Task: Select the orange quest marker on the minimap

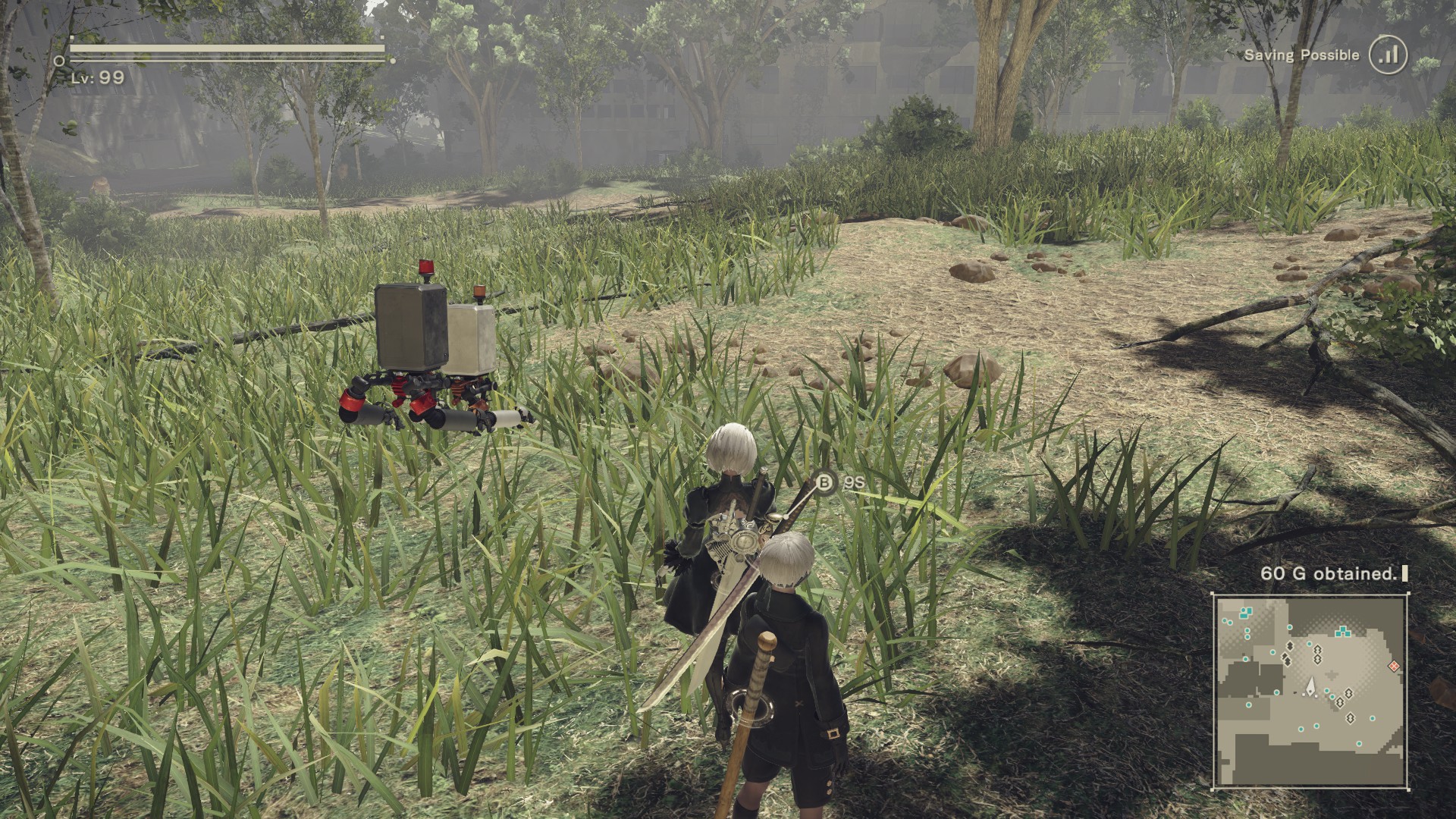Action: pos(1394,666)
